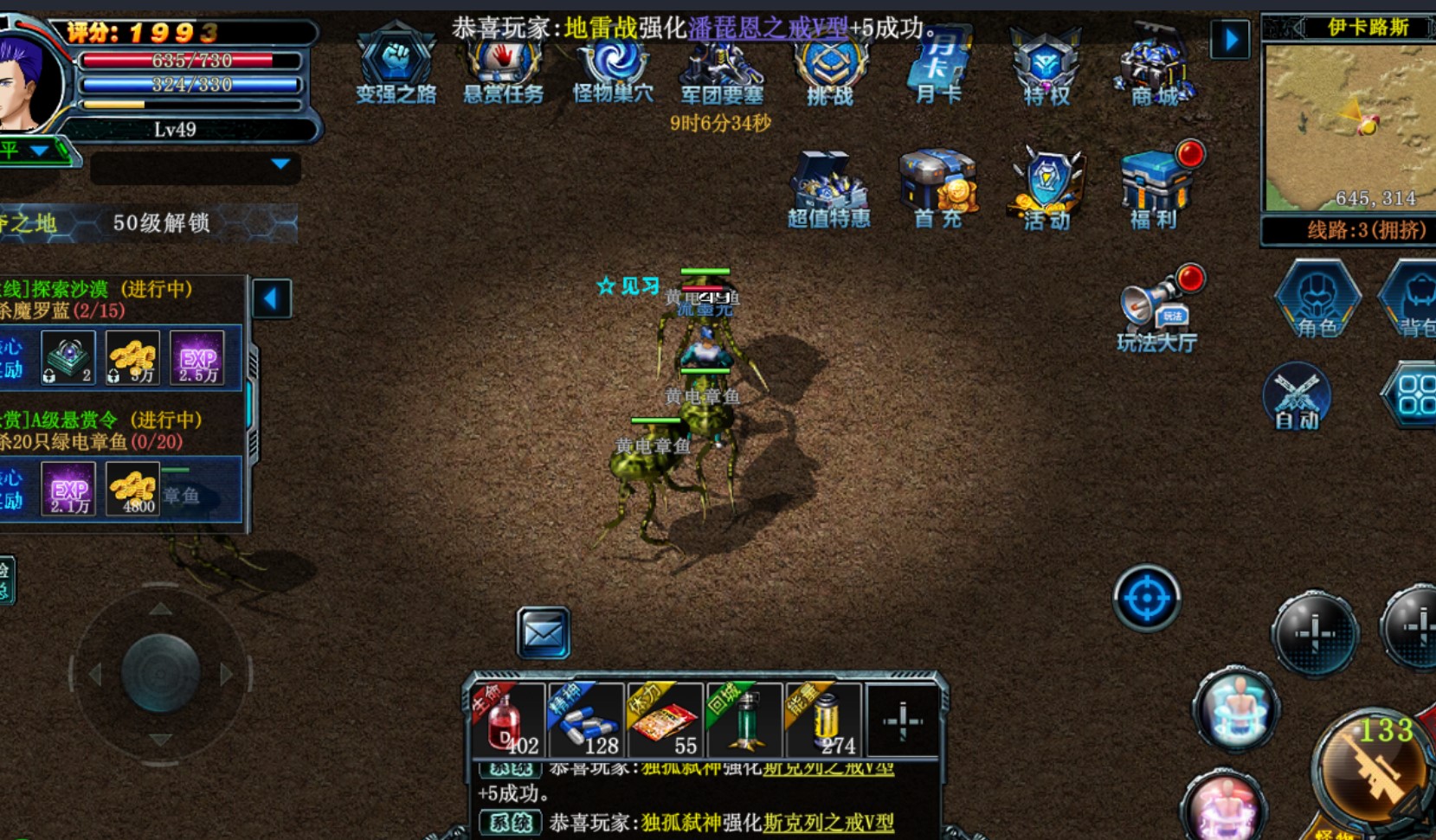Image resolution: width=1436 pixels, height=840 pixels.
Task: Claim rewards from 福利 welfare chest
Action: click(x=1155, y=190)
